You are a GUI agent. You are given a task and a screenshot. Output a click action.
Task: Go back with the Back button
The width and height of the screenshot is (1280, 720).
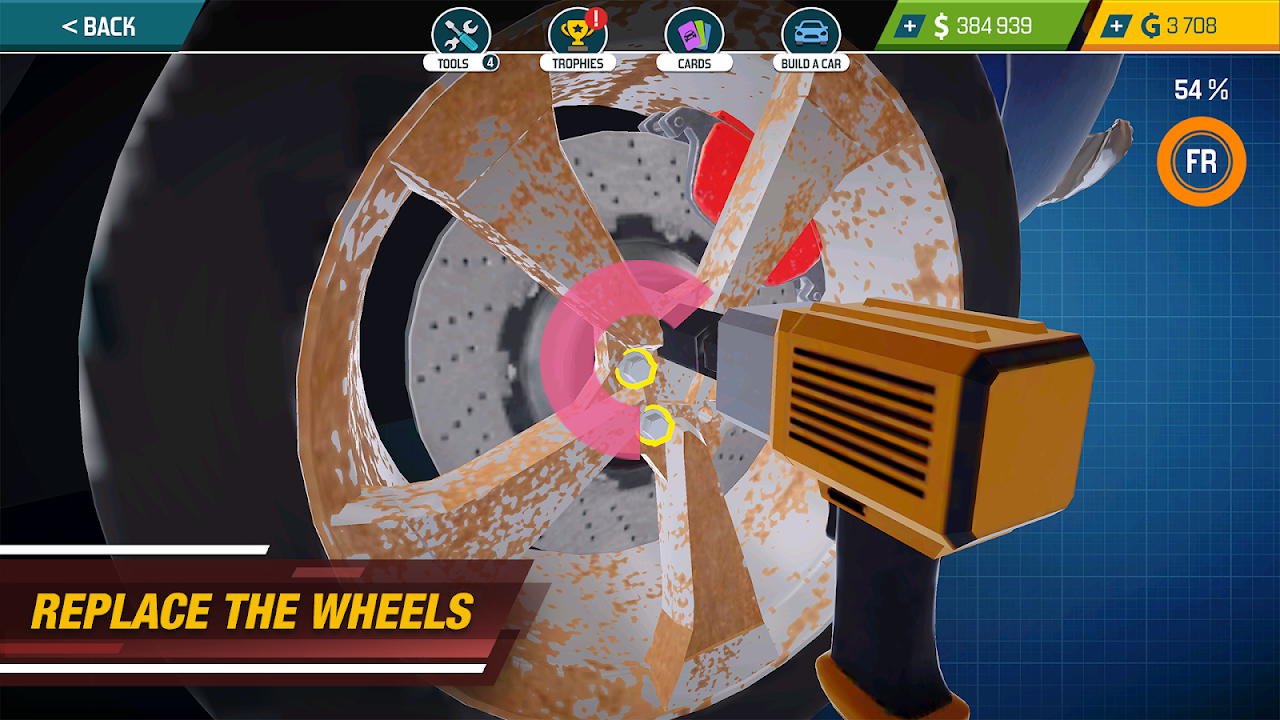pos(98,27)
